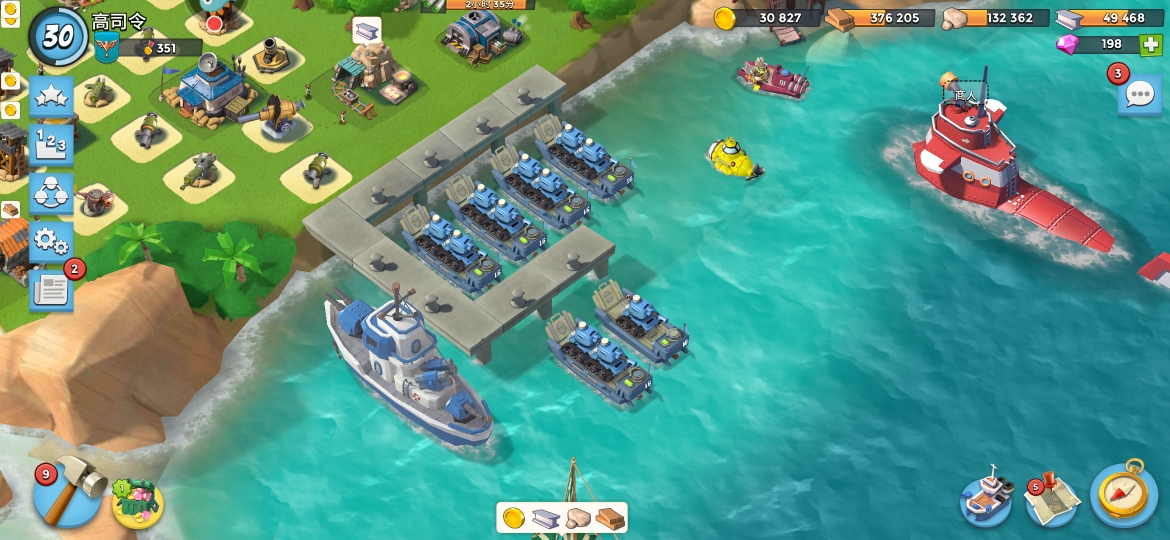Tap the green plus to buy diamonds
This screenshot has width=1170, height=540.
tap(1151, 45)
